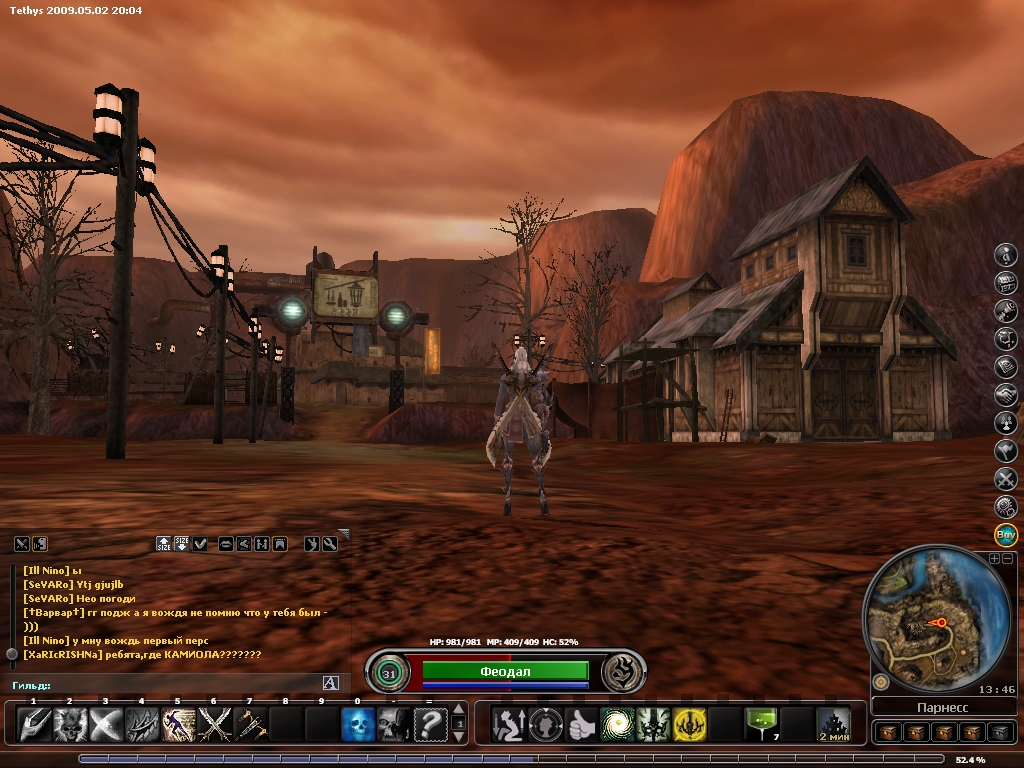
Task: Activate the green swirl skill
Action: point(617,724)
